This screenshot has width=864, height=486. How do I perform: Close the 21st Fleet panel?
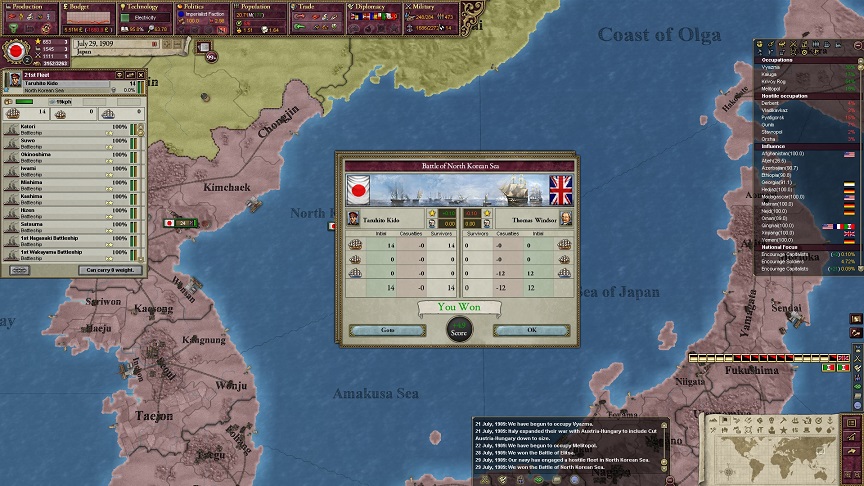143,76
